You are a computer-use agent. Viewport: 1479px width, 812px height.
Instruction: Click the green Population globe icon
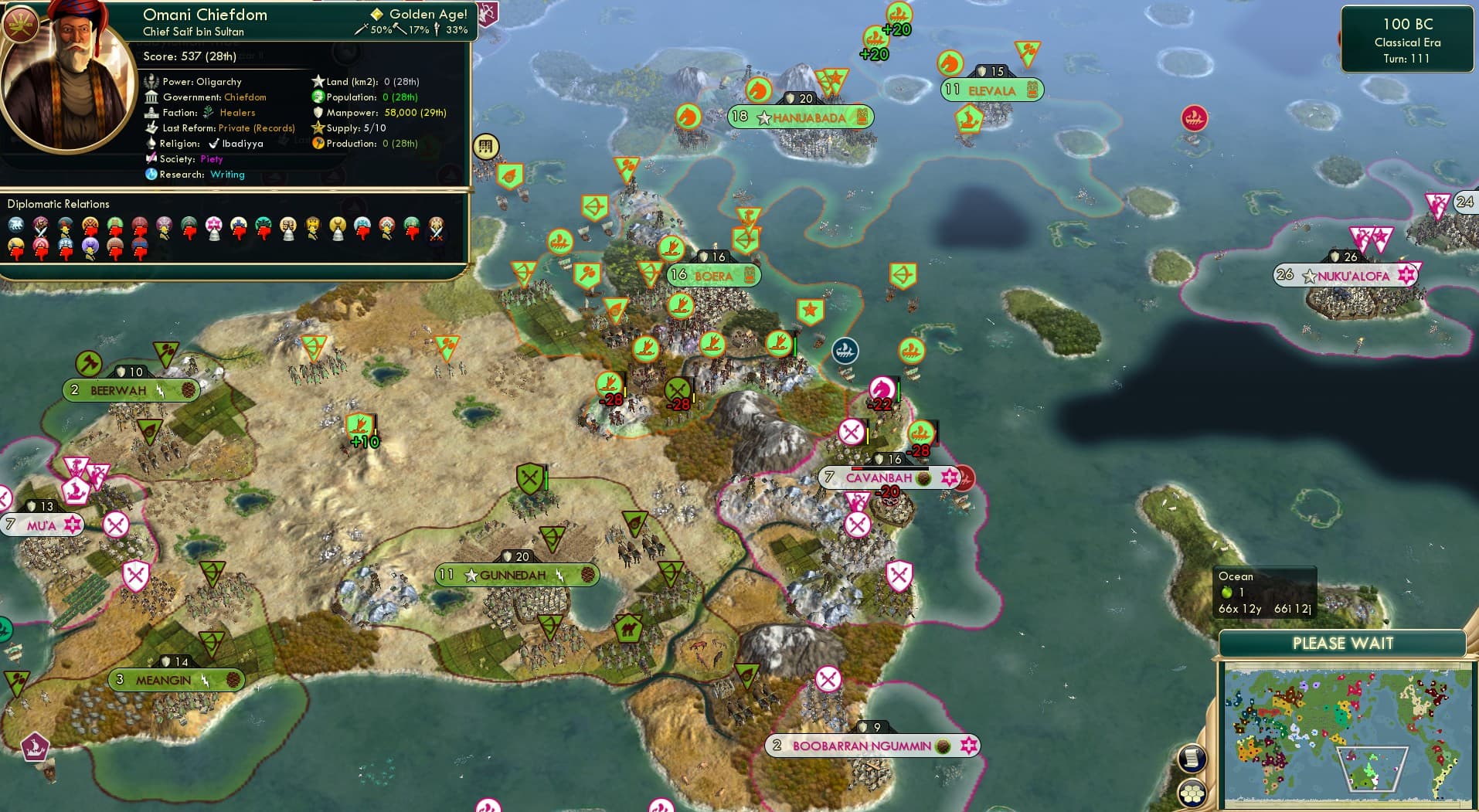click(318, 97)
